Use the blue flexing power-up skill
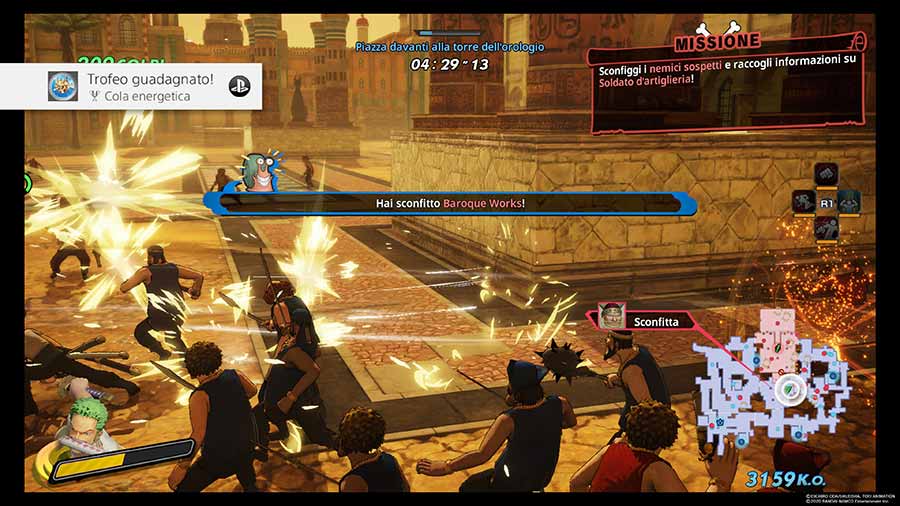Image resolution: width=900 pixels, height=506 pixels. tap(849, 201)
